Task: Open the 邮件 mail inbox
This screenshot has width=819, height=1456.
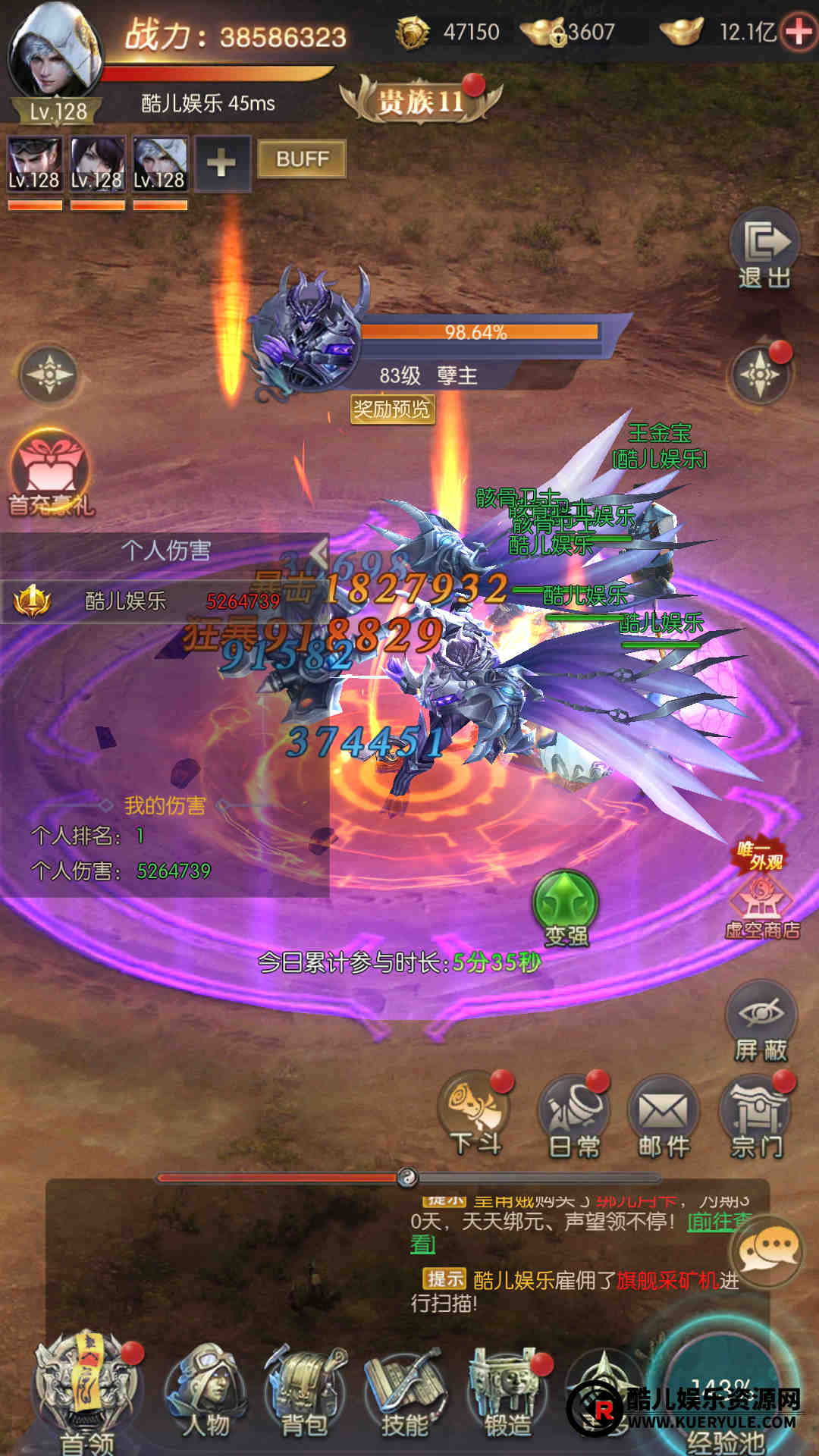Action: tap(664, 1116)
